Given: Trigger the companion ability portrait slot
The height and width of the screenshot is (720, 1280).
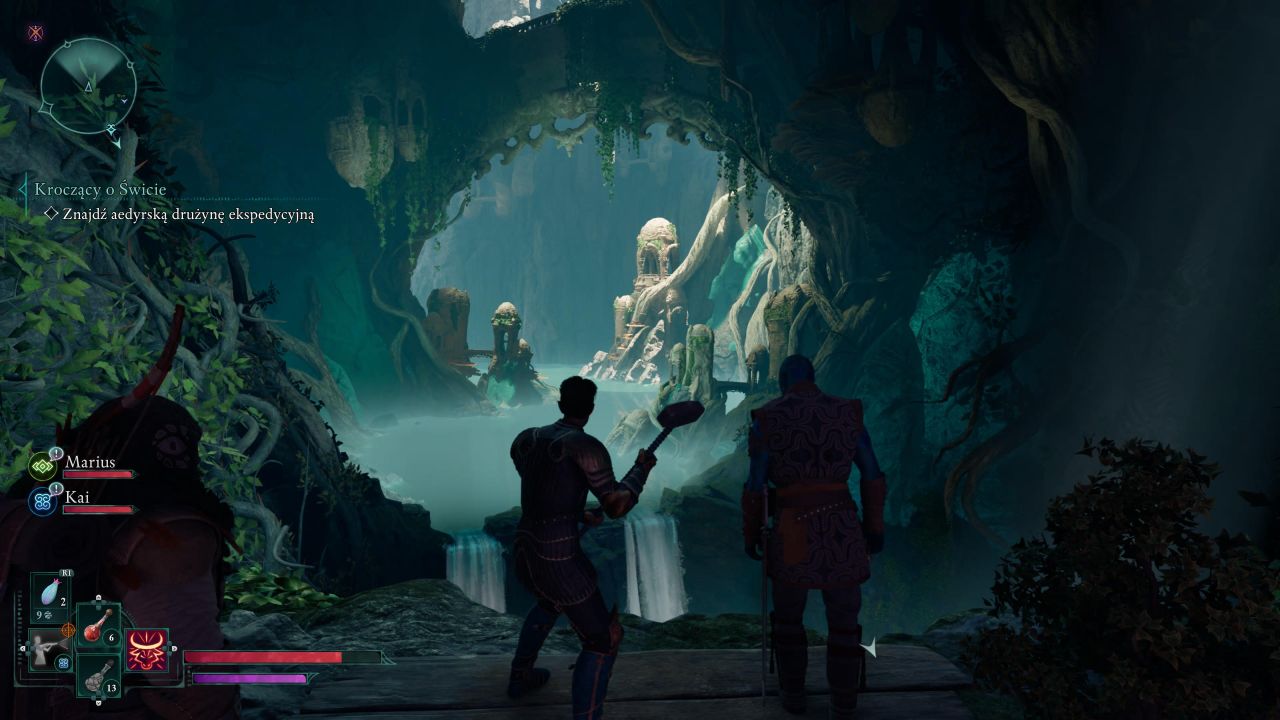Looking at the screenshot, I should coord(47,650).
